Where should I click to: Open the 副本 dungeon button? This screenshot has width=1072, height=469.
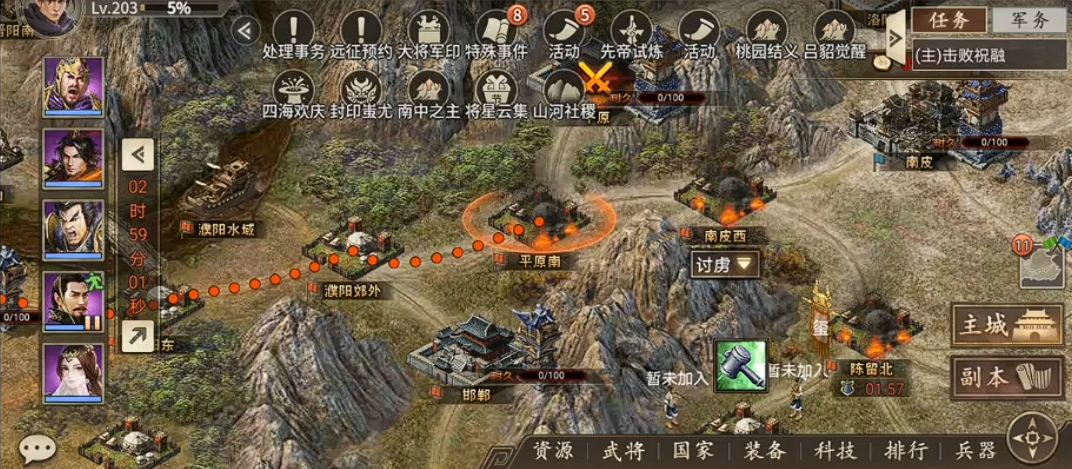pos(1006,376)
